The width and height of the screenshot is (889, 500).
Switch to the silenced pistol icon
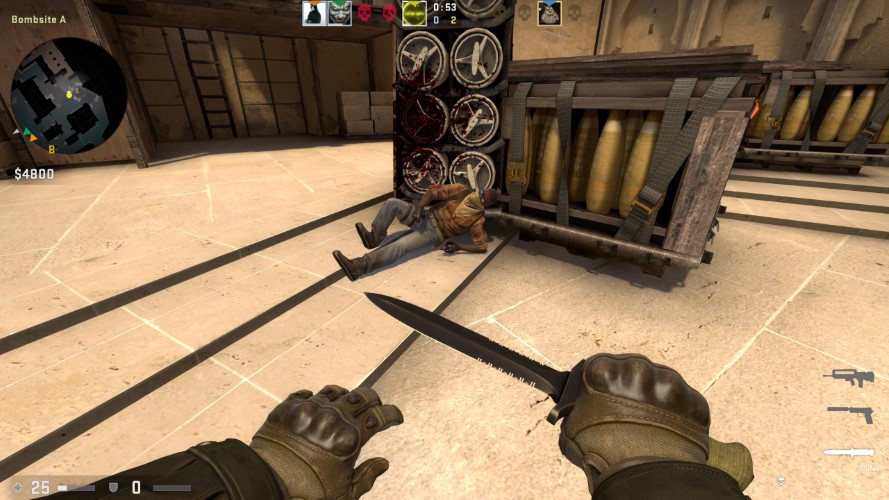[x=849, y=412]
